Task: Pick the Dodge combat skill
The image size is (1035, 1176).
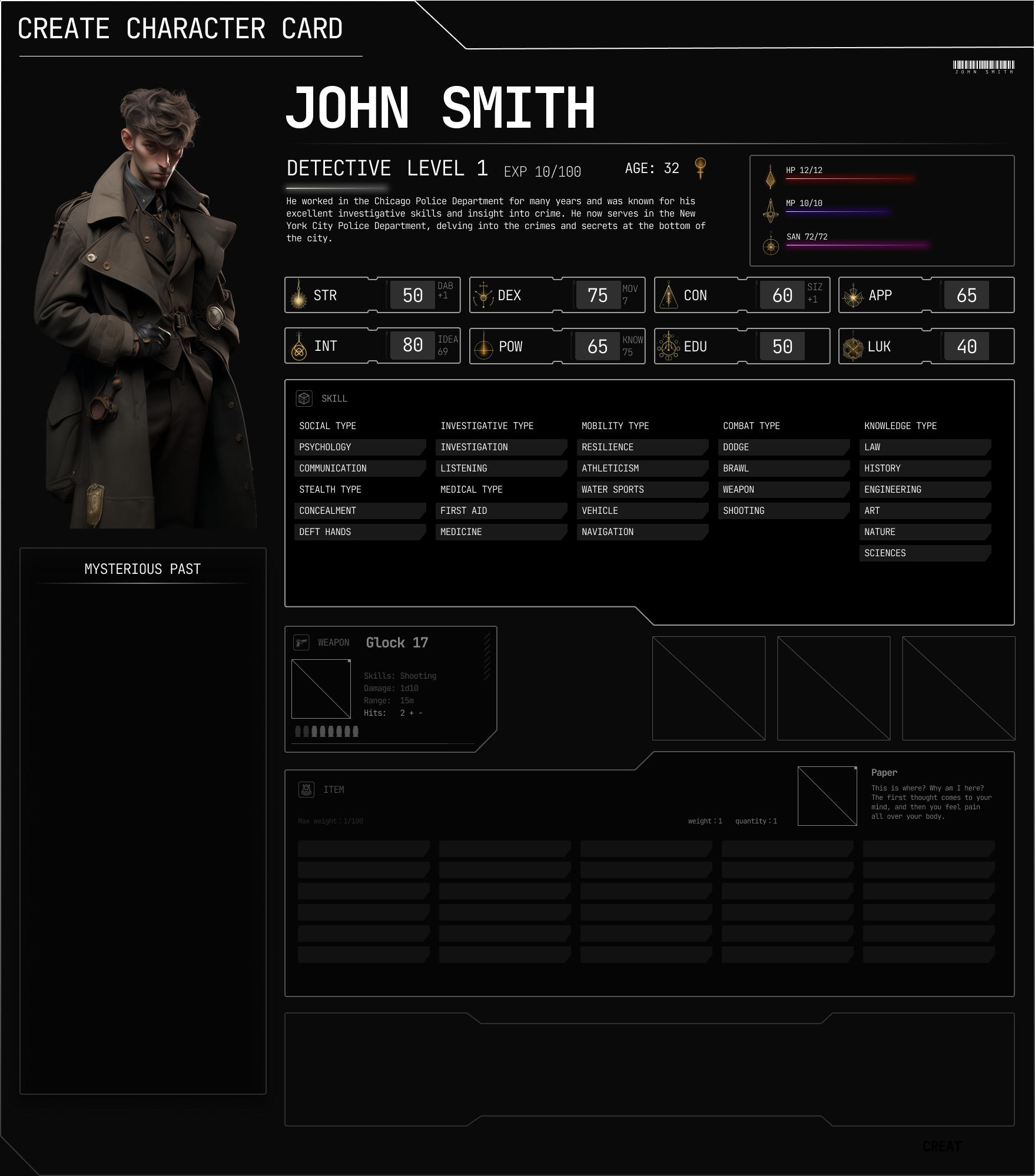Action: [783, 447]
